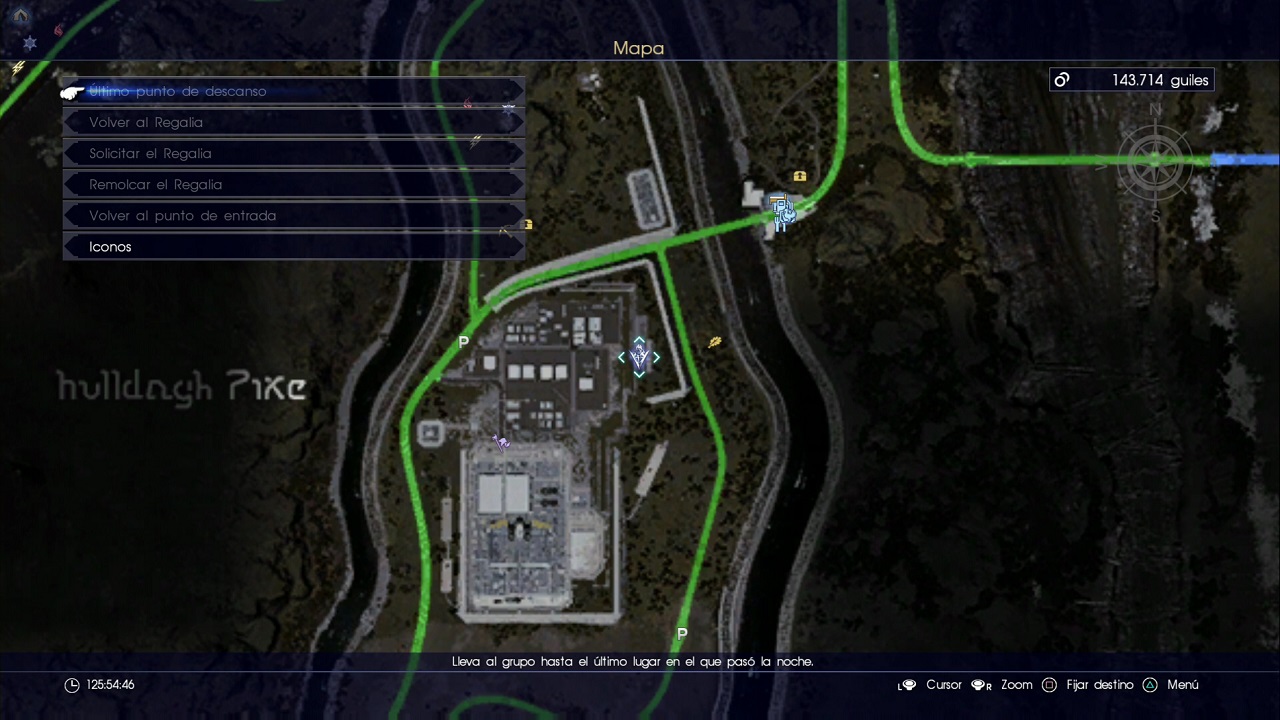Click the parking P marker by the northwest road
The image size is (1280, 720).
463,342
